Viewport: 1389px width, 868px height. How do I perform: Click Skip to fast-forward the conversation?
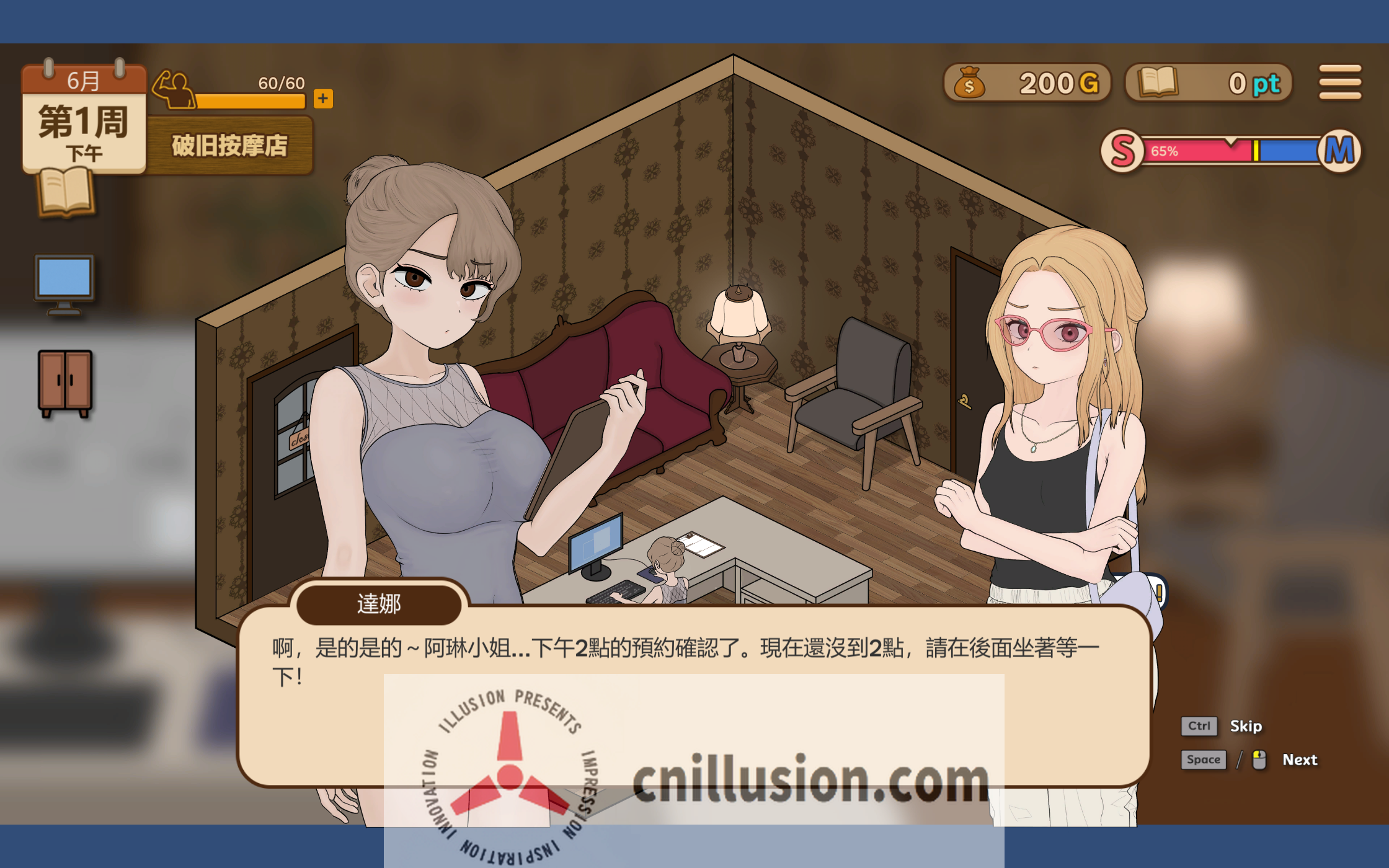(1246, 725)
